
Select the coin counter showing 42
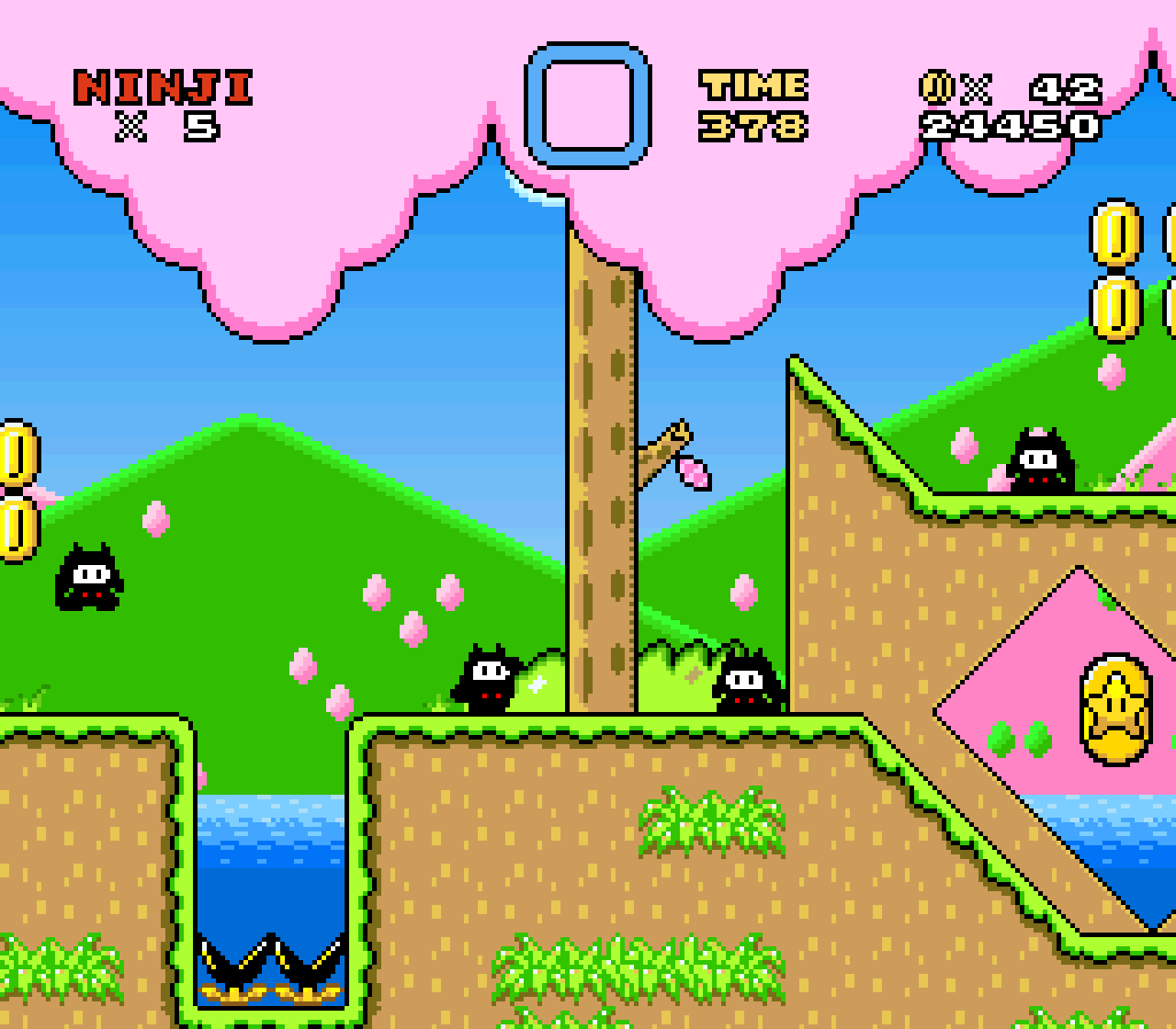1066,90
